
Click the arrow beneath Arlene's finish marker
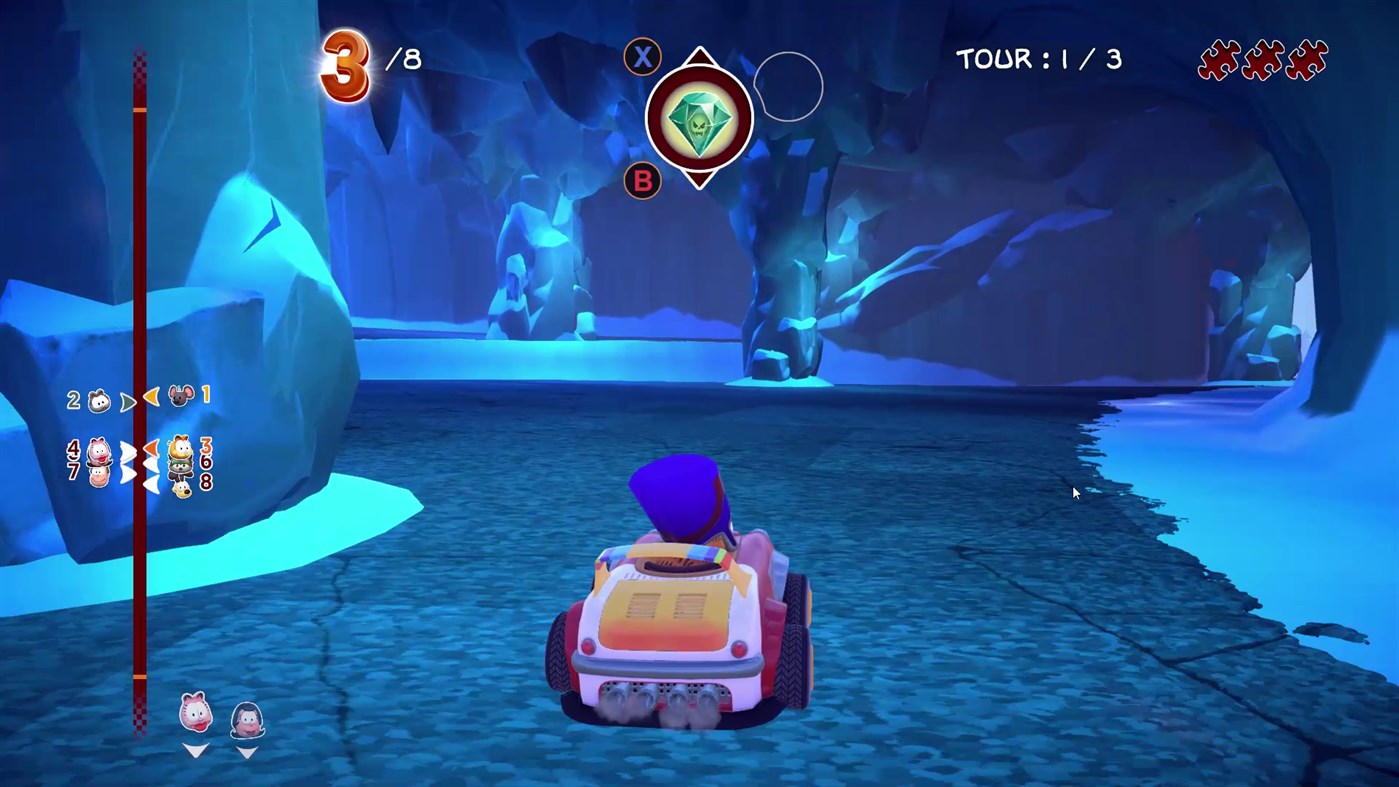[196, 750]
